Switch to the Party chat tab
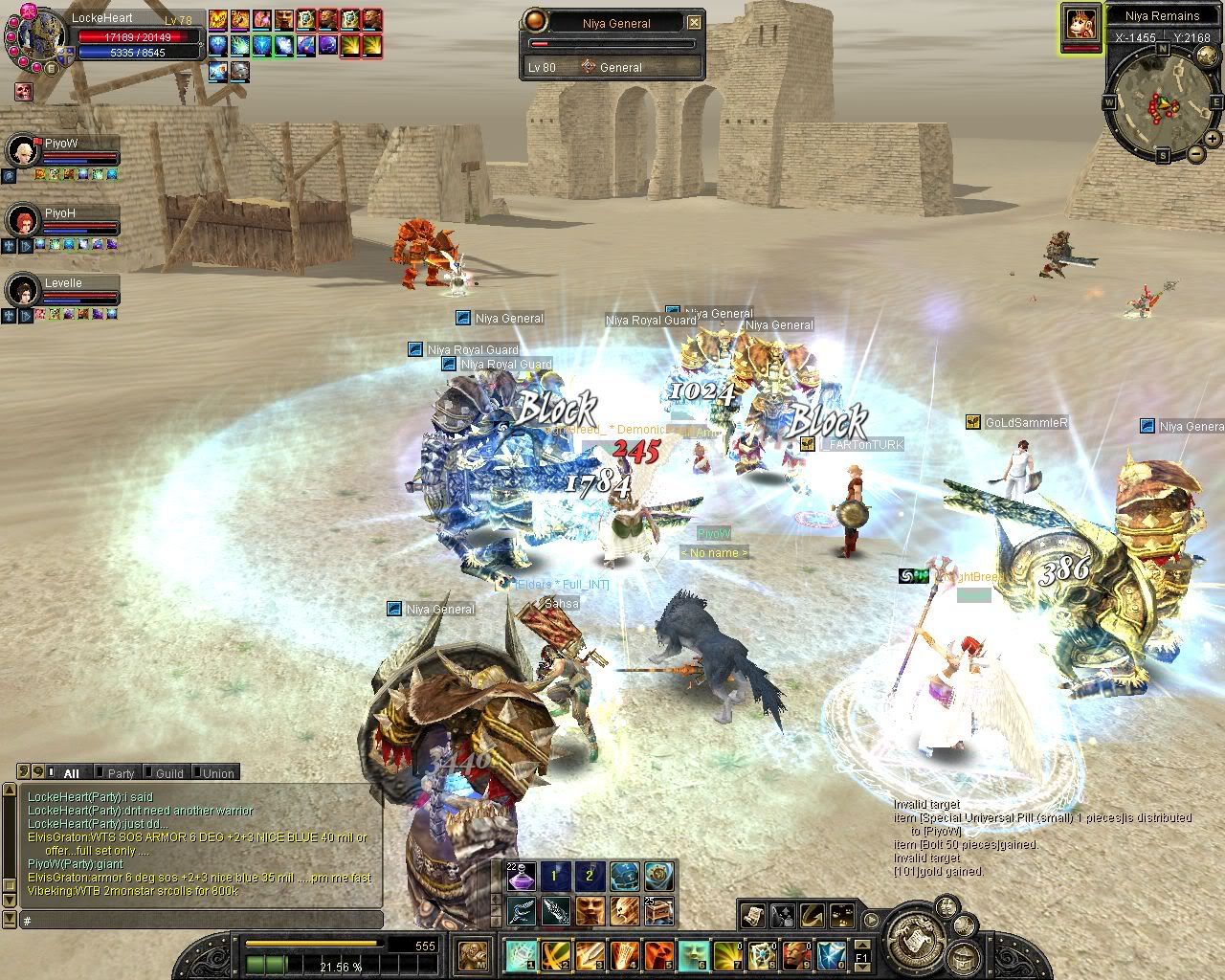 click(120, 773)
